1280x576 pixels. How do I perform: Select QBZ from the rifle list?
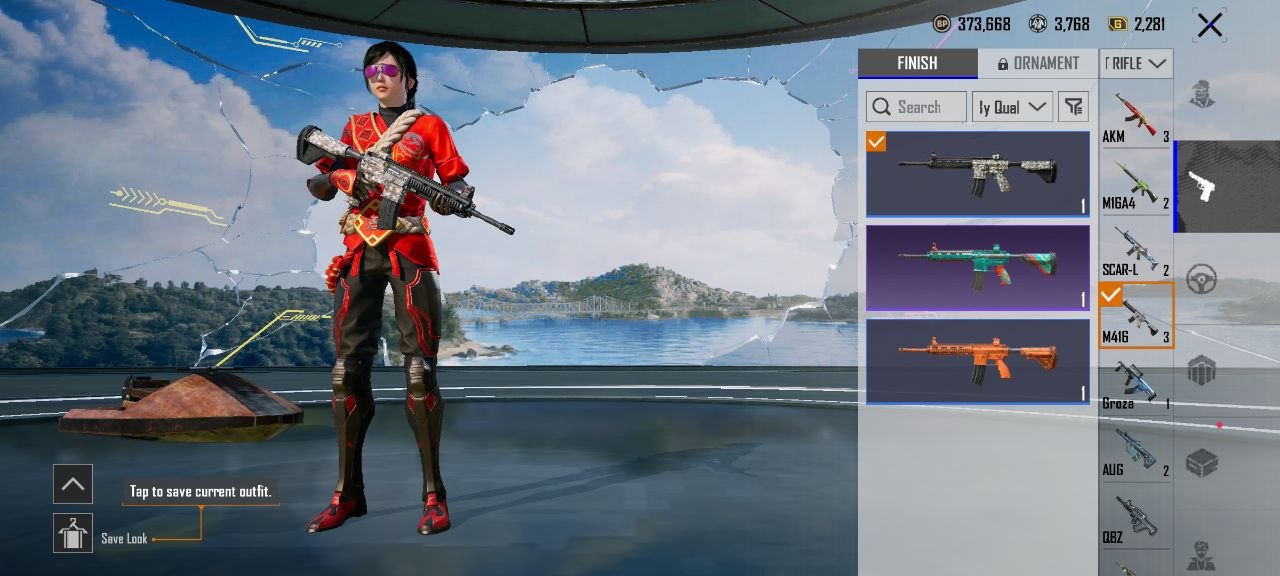[x=1136, y=520]
